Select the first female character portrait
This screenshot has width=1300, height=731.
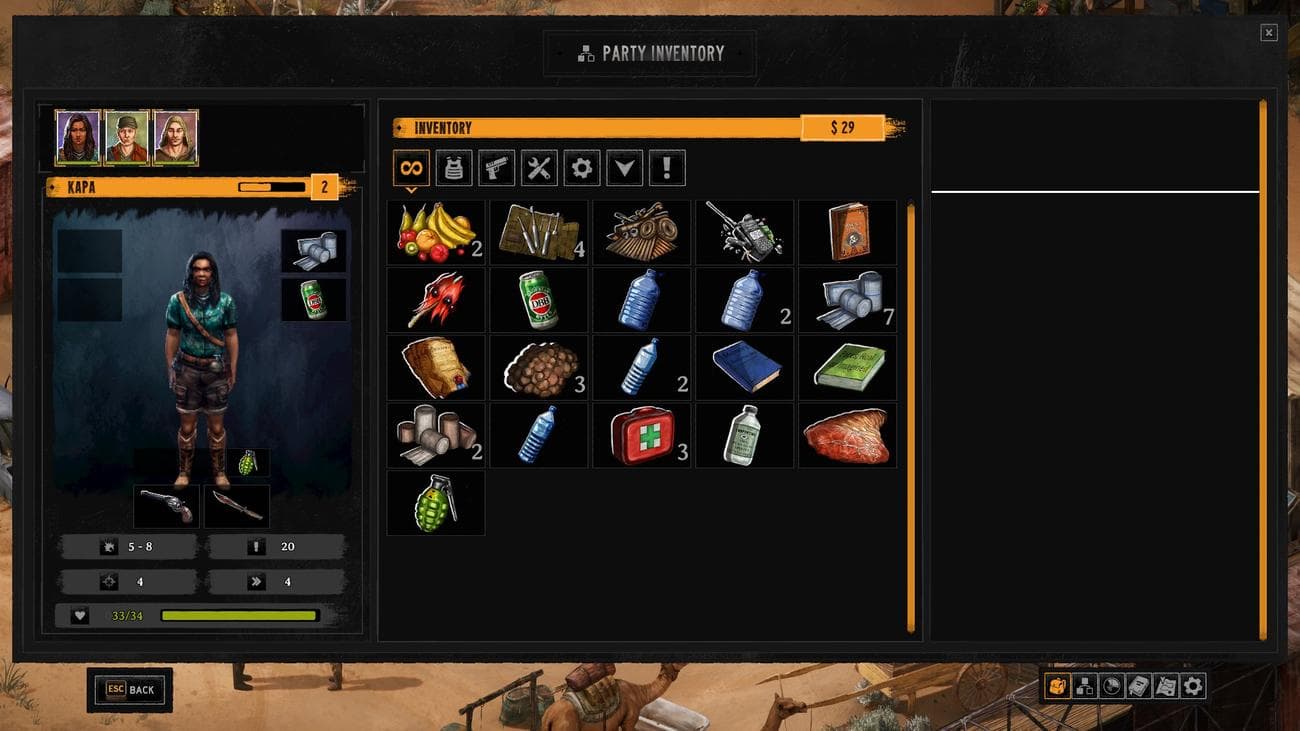(77, 138)
